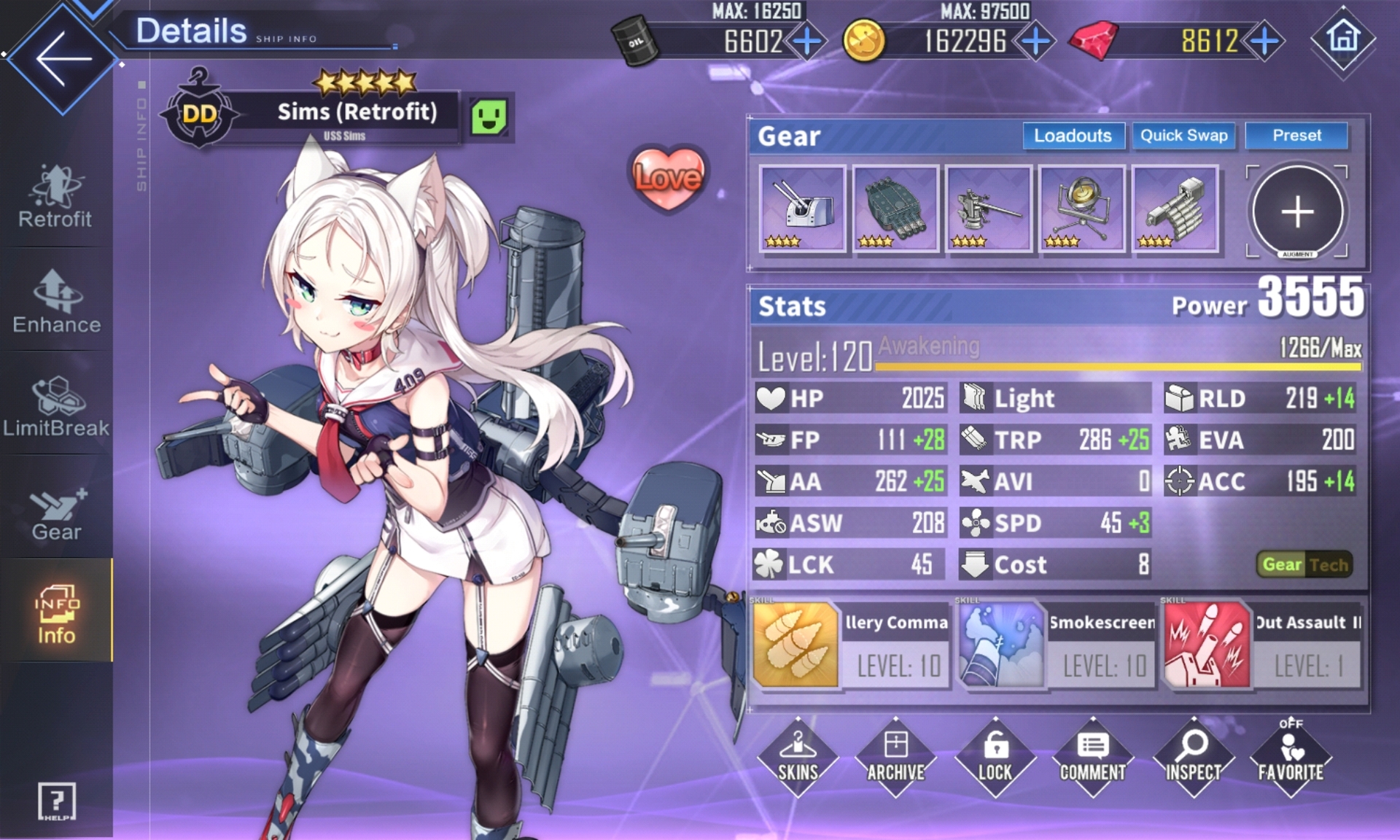This screenshot has width=1400, height=840.
Task: Add more oil with plus button
Action: pyautogui.click(x=806, y=41)
